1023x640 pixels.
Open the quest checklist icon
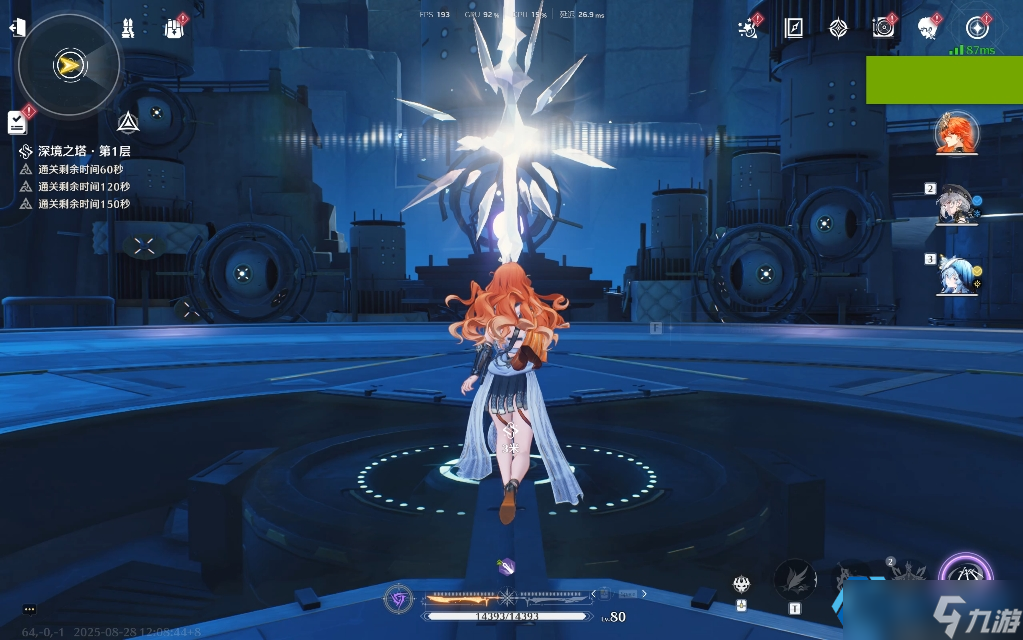(17, 122)
